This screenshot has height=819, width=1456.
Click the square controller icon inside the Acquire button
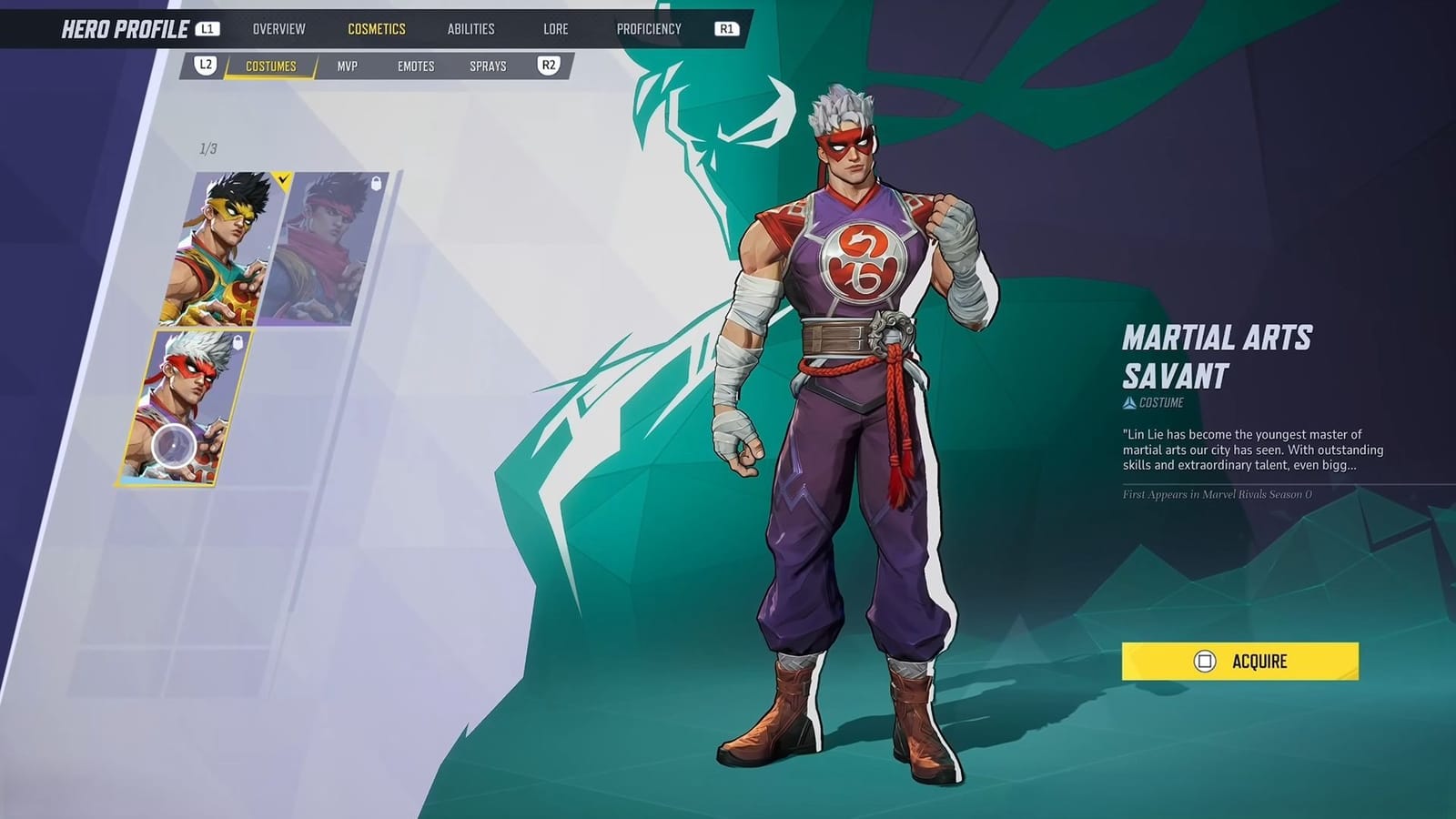click(x=1208, y=662)
